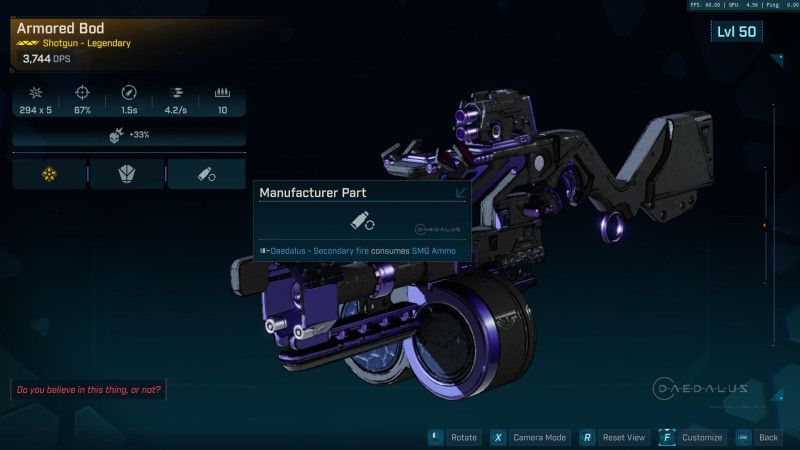
Task: Select the shield-shaped part slot
Action: coord(128,174)
